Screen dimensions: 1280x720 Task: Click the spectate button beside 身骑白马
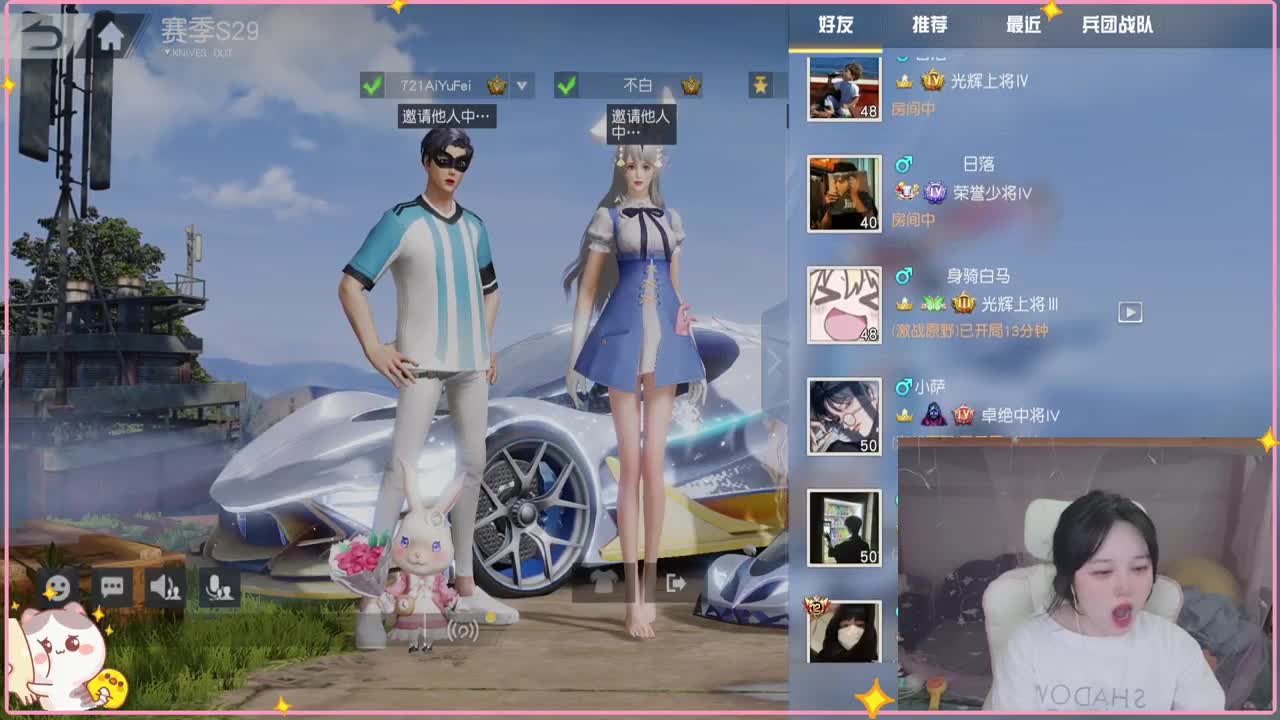coord(1131,311)
